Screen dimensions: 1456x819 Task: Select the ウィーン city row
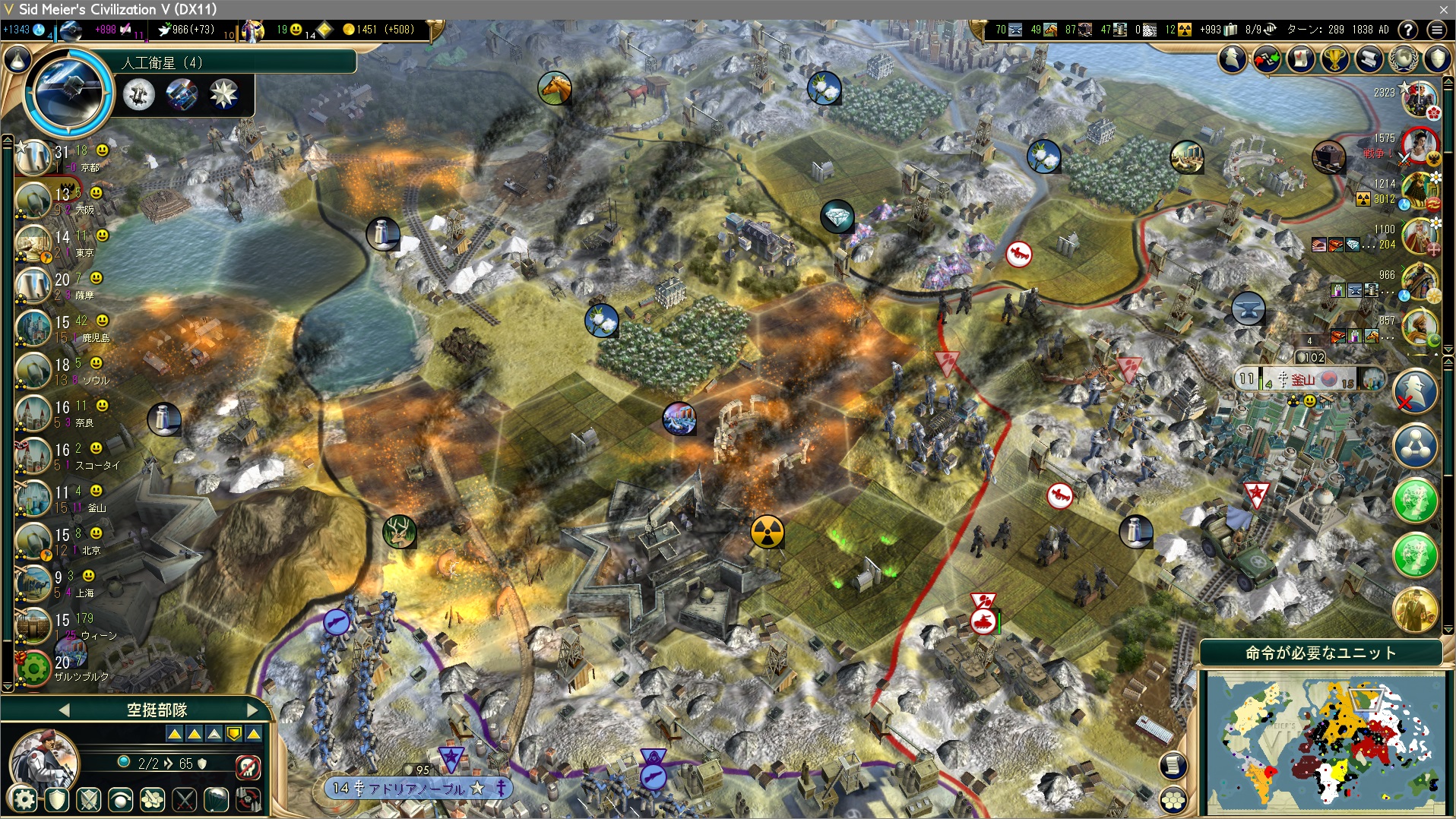(x=67, y=626)
